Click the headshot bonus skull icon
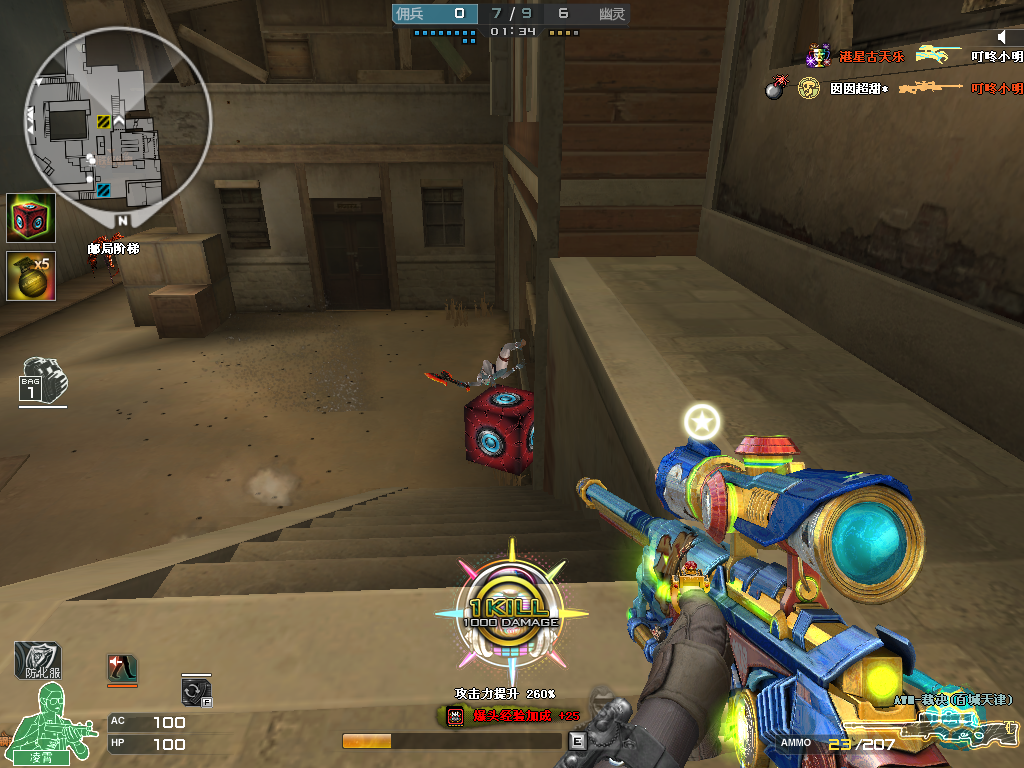This screenshot has height=768, width=1024. pos(455,715)
